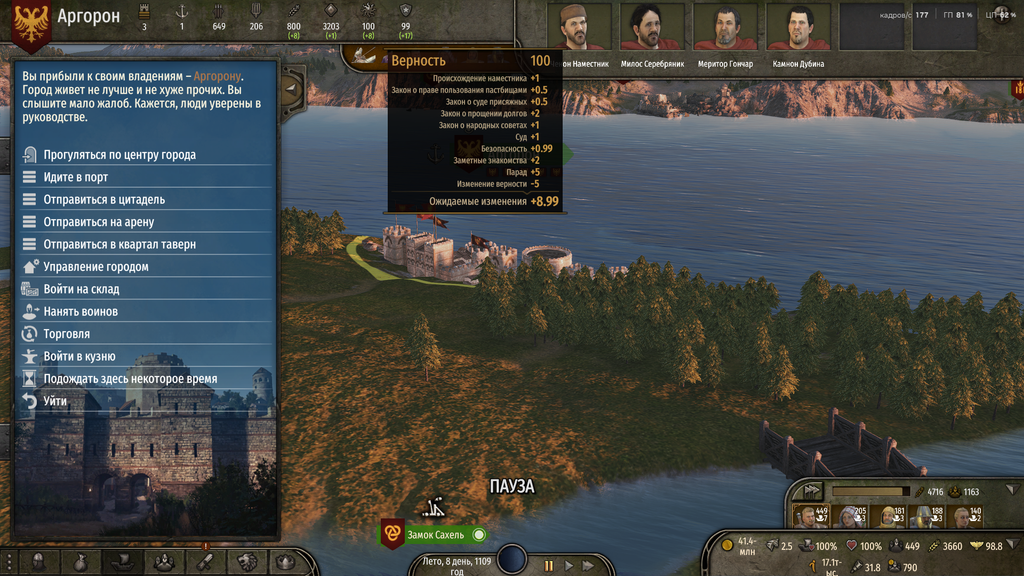Choose 'Нанять воинов'
The height and width of the screenshot is (576, 1024).
click(80, 312)
